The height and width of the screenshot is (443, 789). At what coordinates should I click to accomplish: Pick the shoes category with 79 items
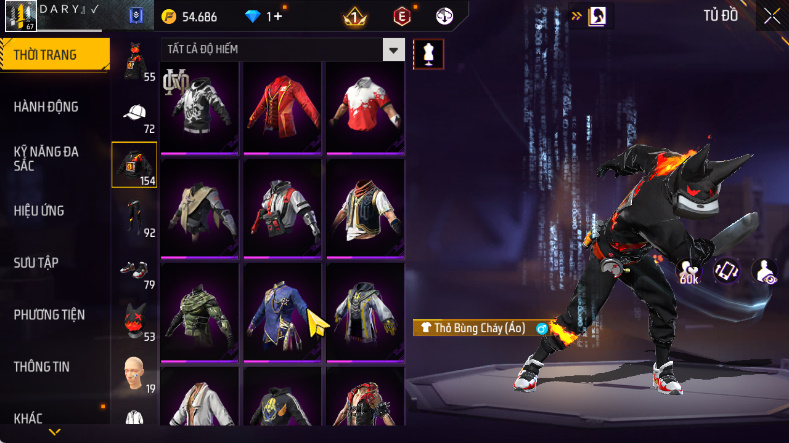tap(135, 271)
